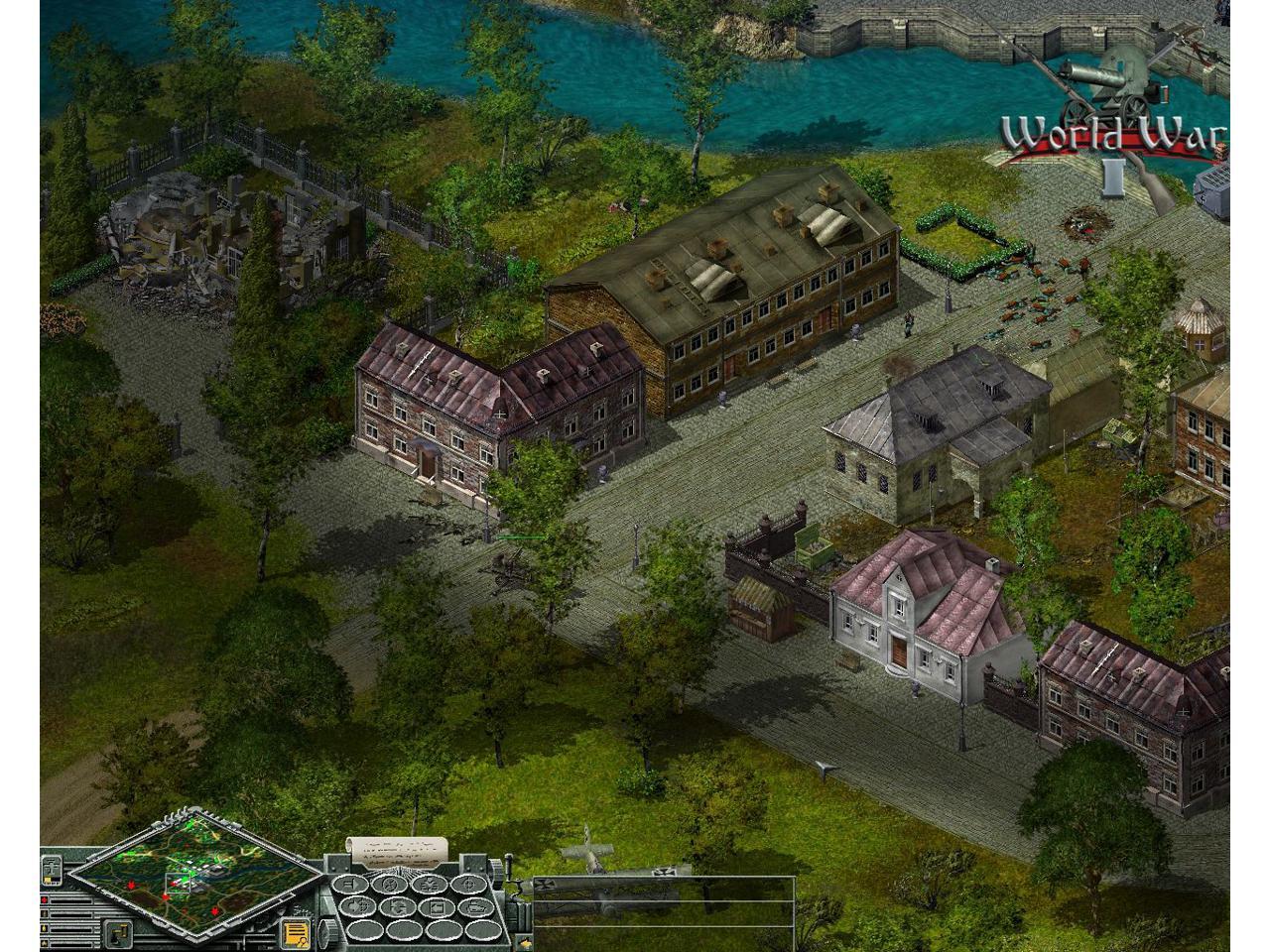Choose the explosion burst command key
Image resolution: width=1270 pixels, height=952 pixels.
click(x=432, y=885)
